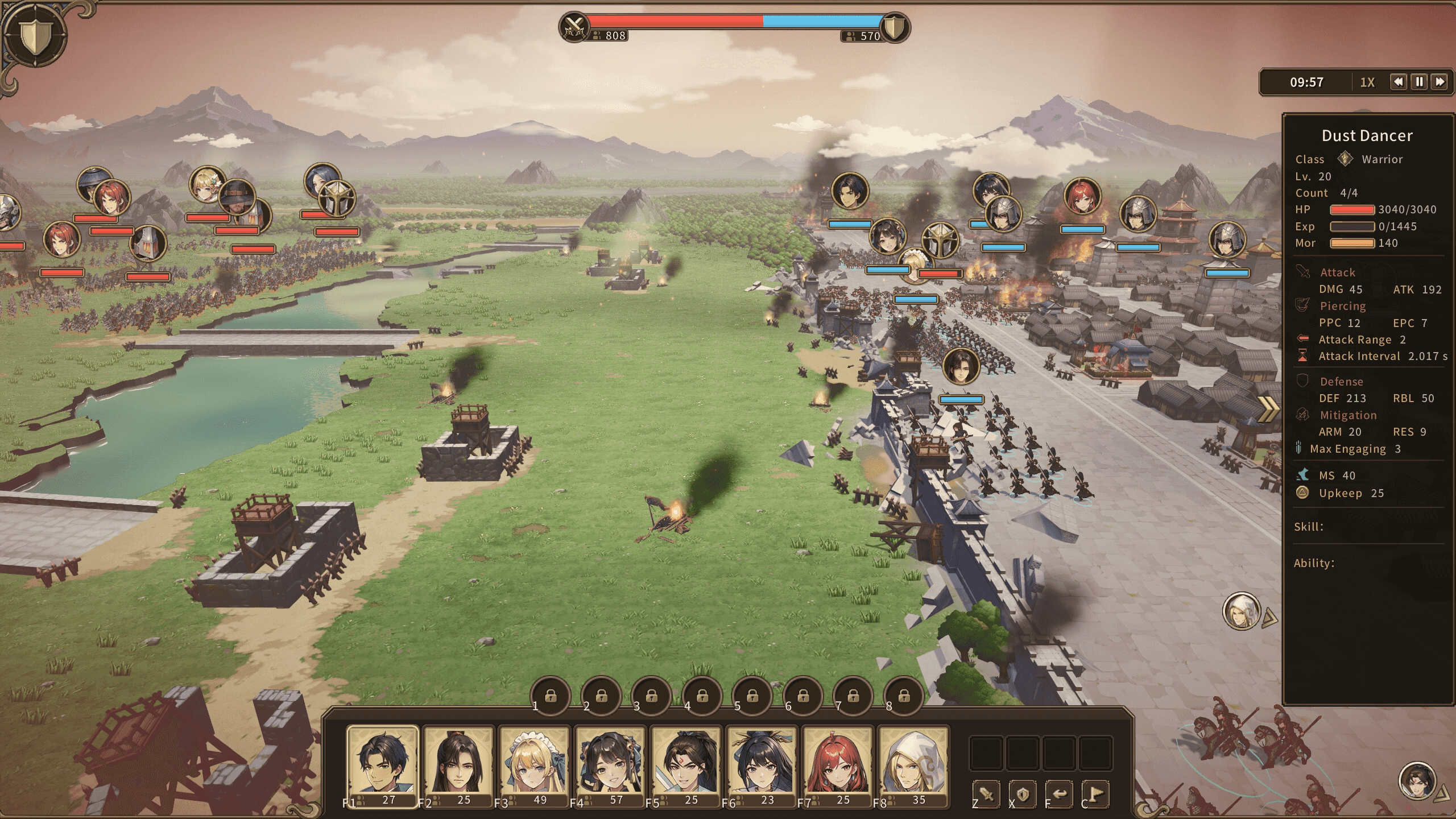
Task: Collapse the Dust Dancer stats panel
Action: click(1268, 408)
